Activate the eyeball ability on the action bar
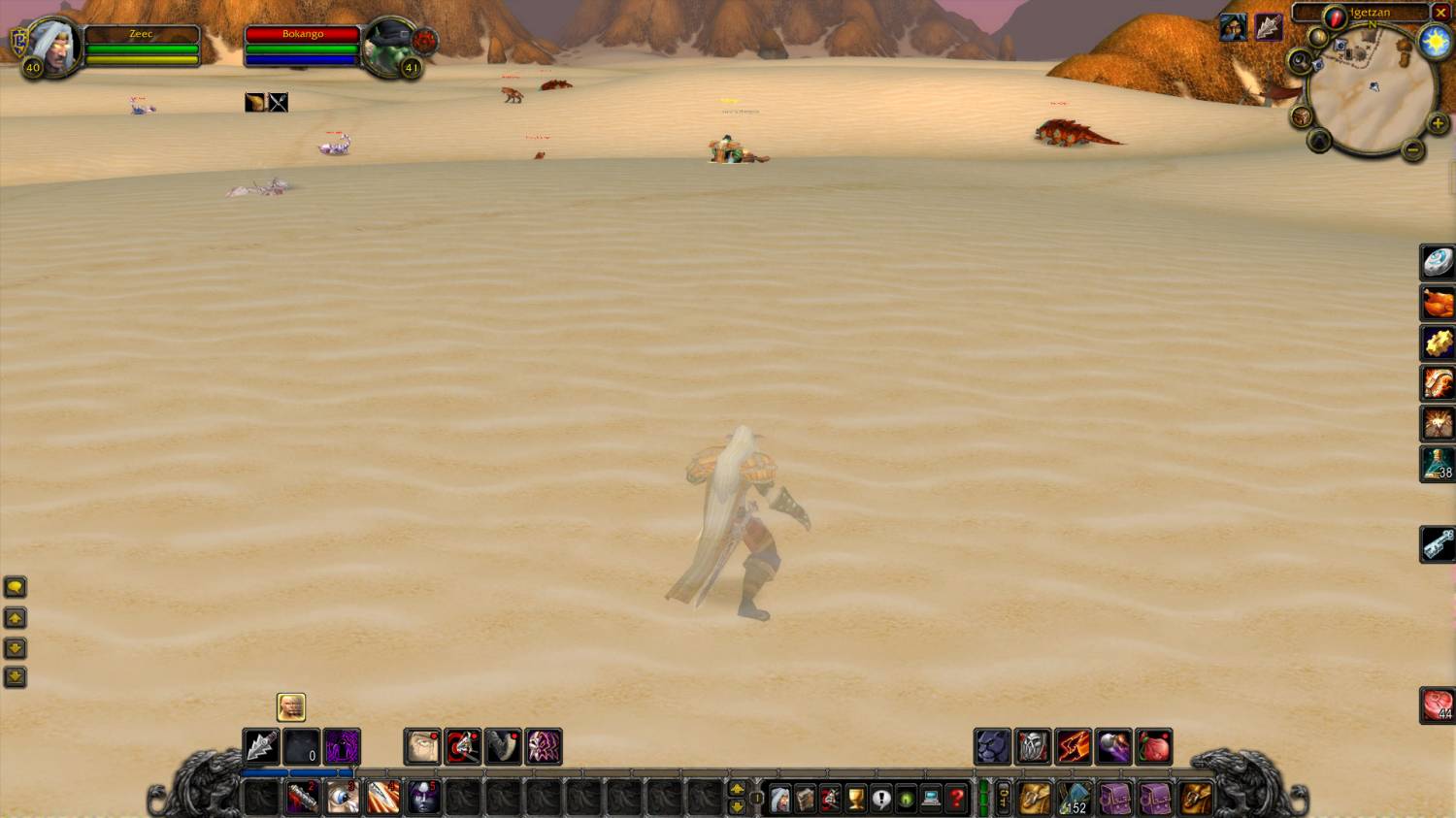The image size is (1456, 818). point(342,798)
